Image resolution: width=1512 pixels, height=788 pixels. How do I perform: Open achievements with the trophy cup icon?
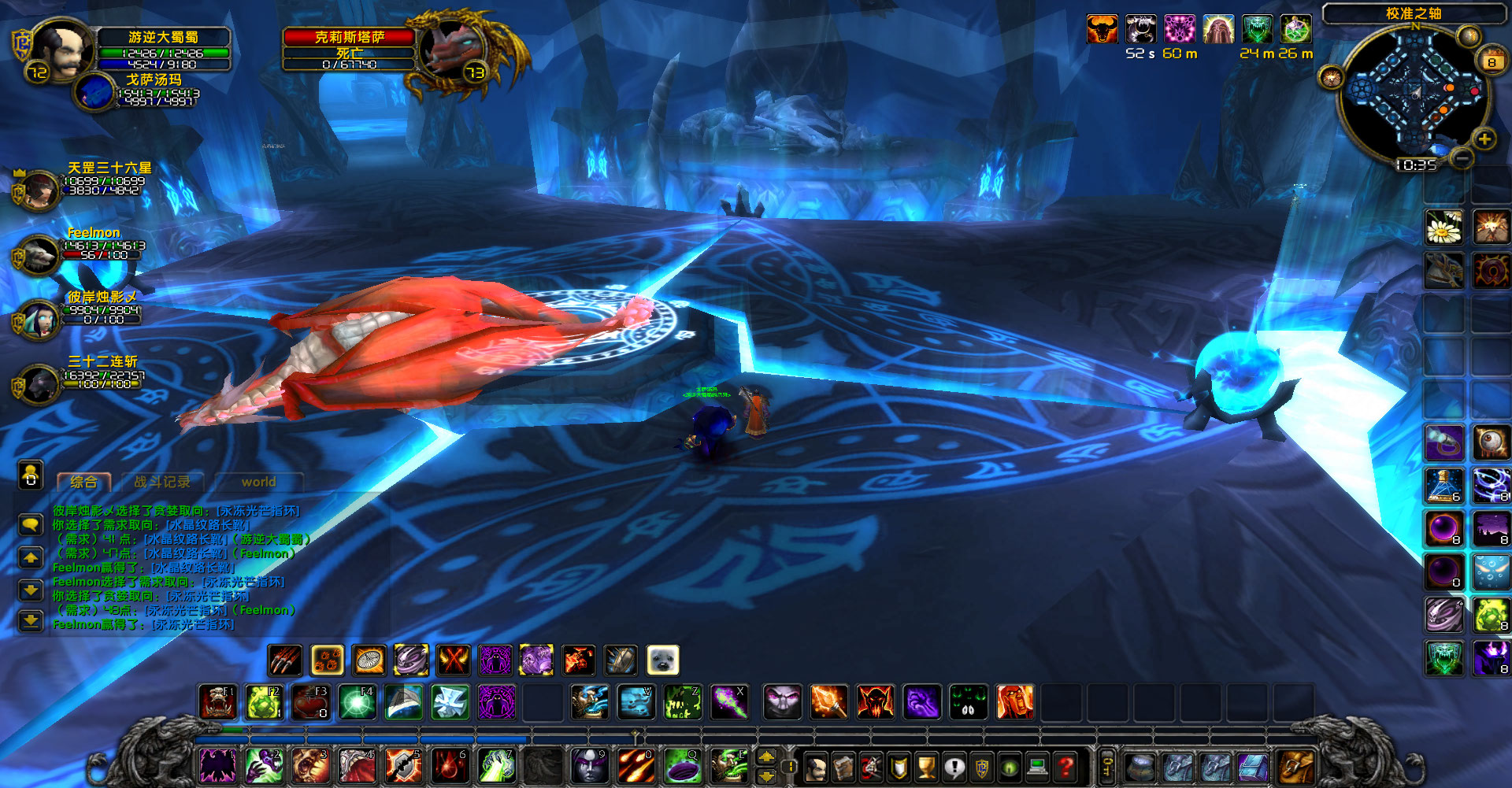(925, 768)
